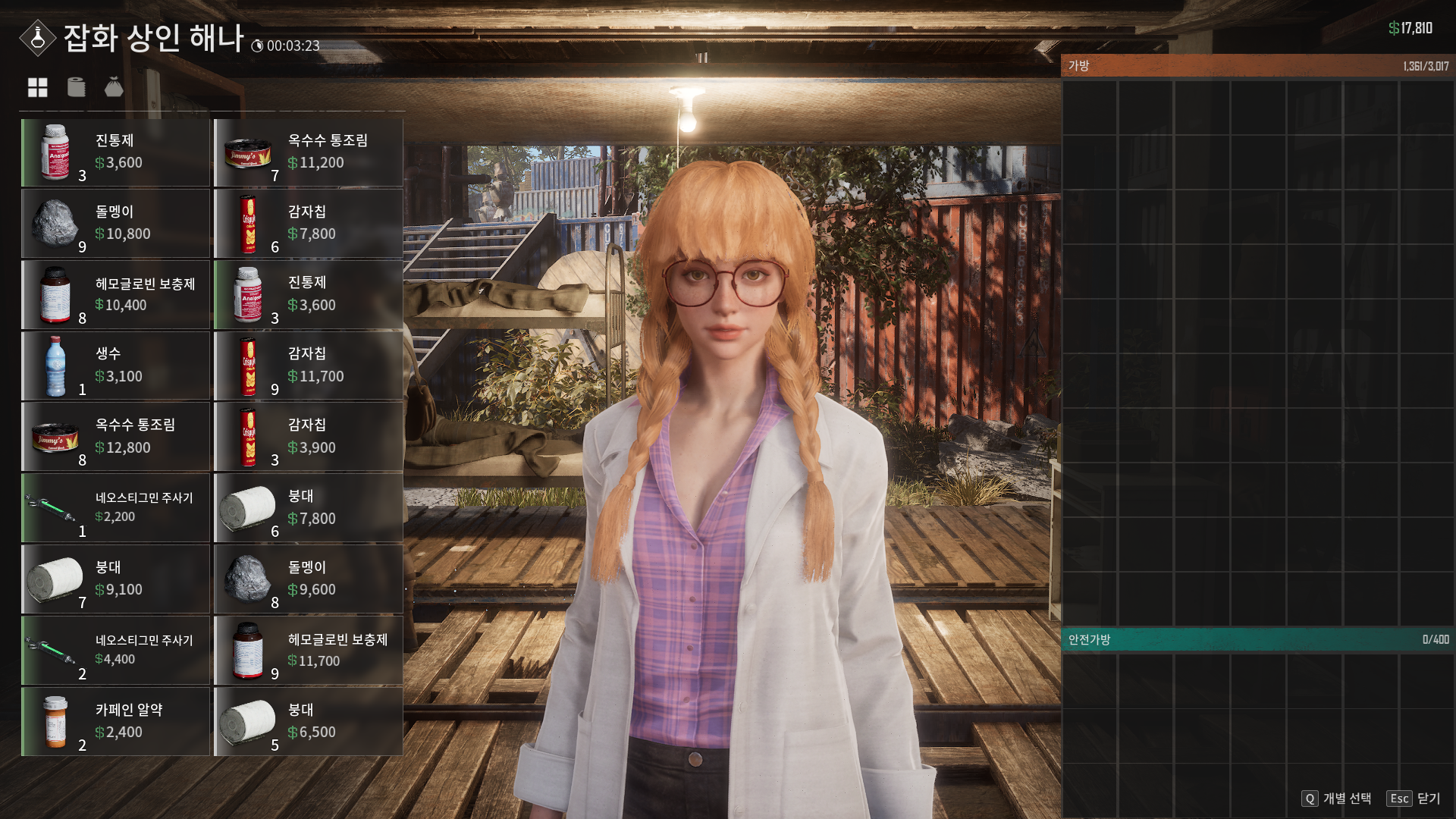
Task: Show all items with the grid tab
Action: 38,88
